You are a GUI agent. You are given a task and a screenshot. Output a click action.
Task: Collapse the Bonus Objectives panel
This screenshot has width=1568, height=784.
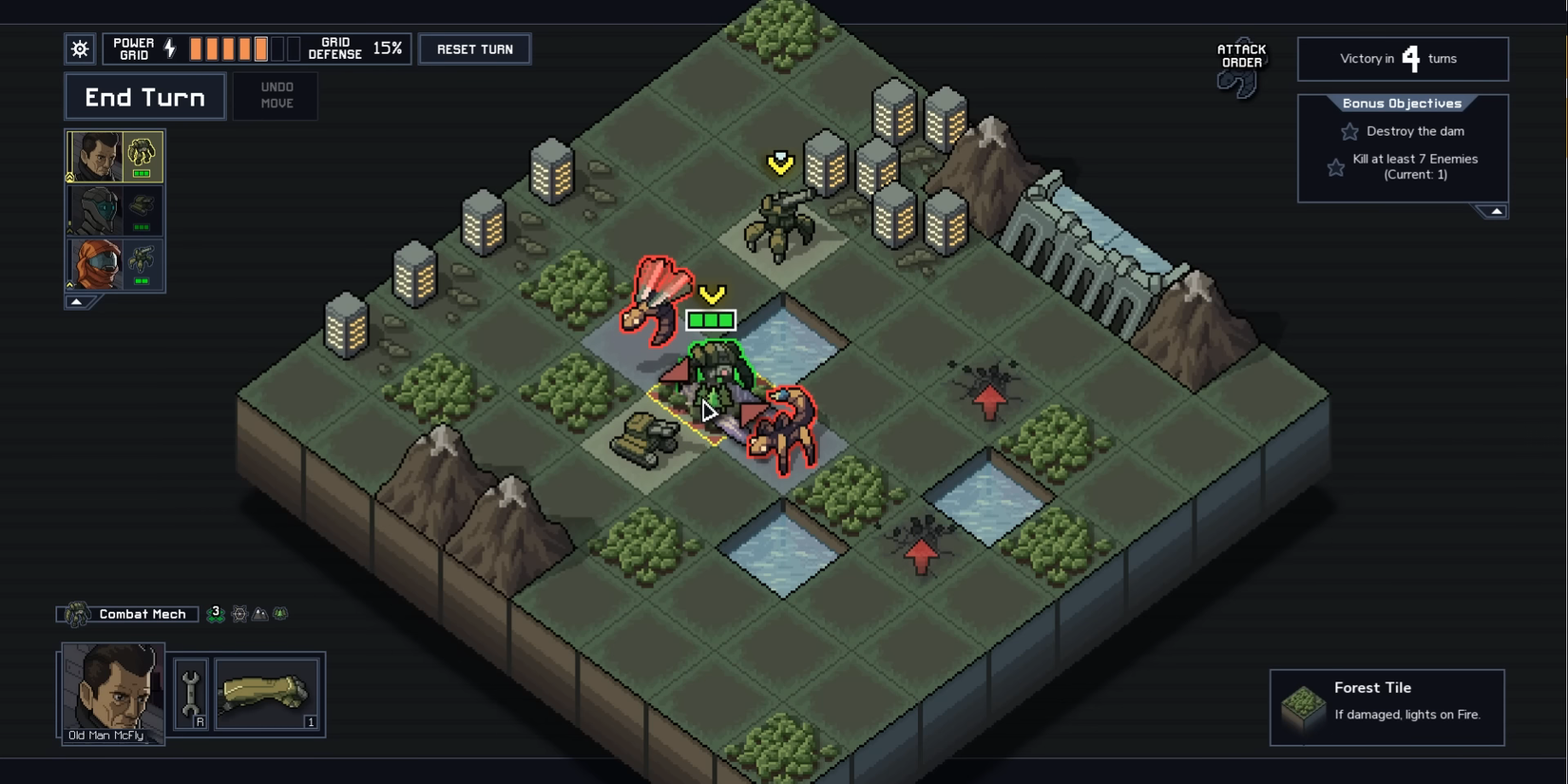tap(1494, 211)
